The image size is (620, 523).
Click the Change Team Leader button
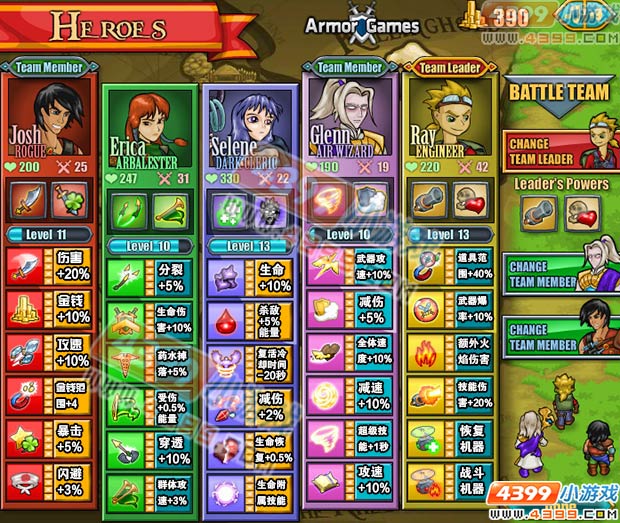click(x=559, y=150)
